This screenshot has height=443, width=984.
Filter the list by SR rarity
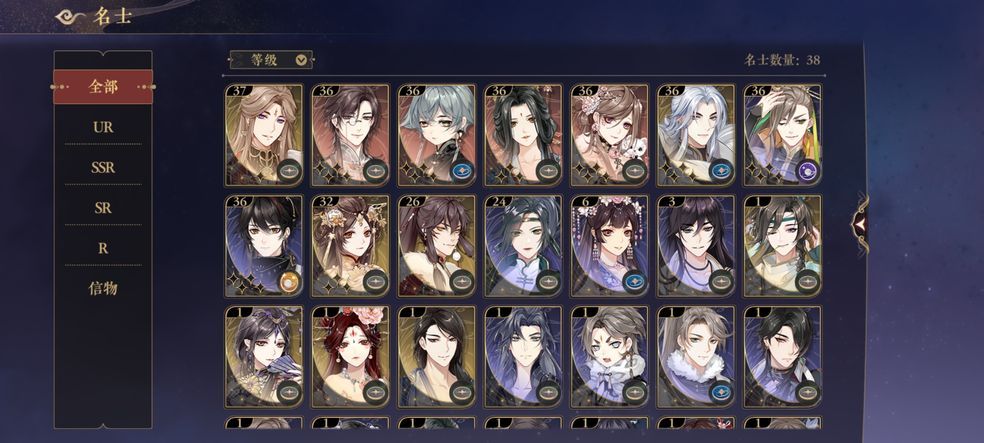[103, 207]
